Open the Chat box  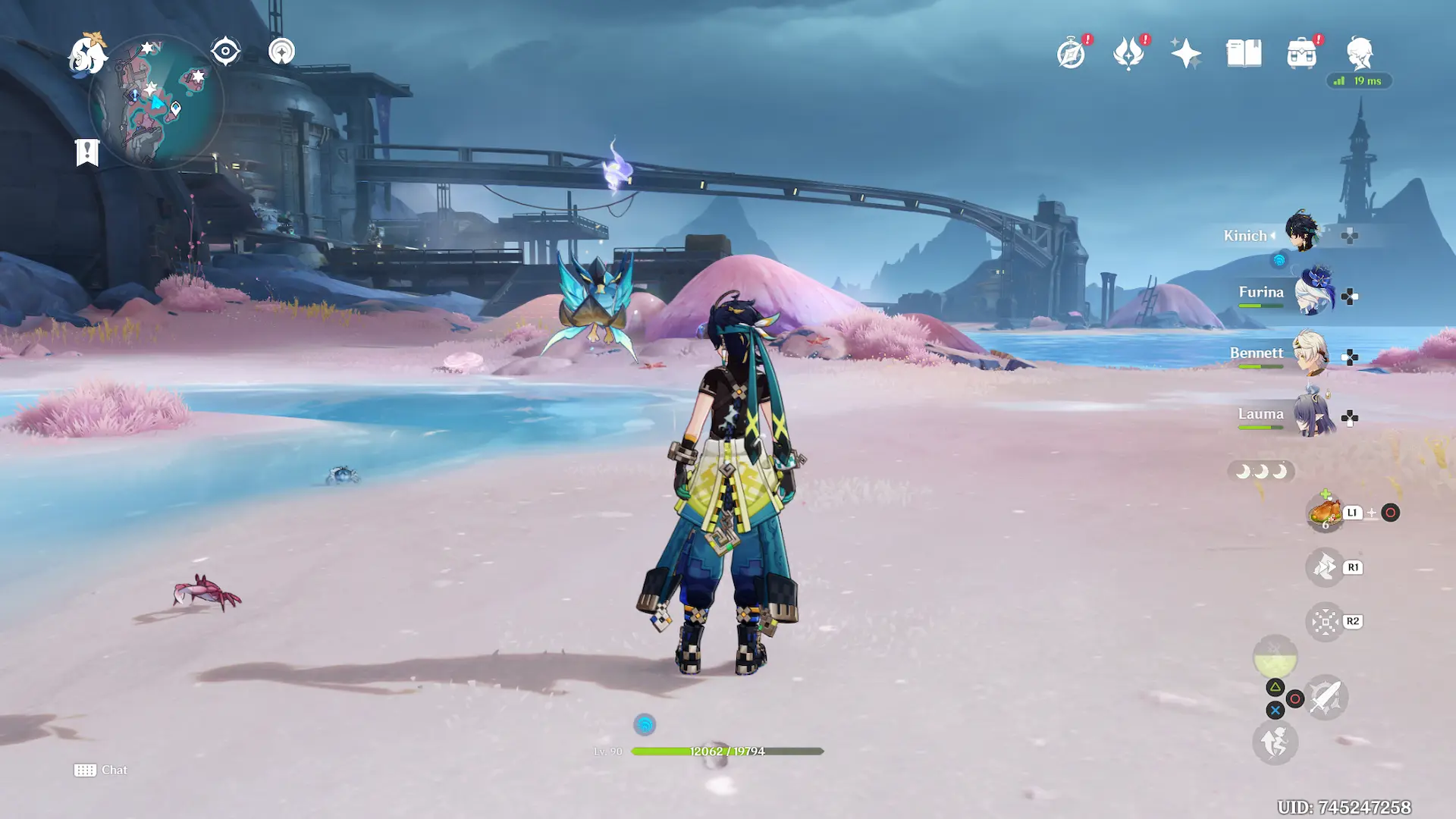[x=101, y=770]
